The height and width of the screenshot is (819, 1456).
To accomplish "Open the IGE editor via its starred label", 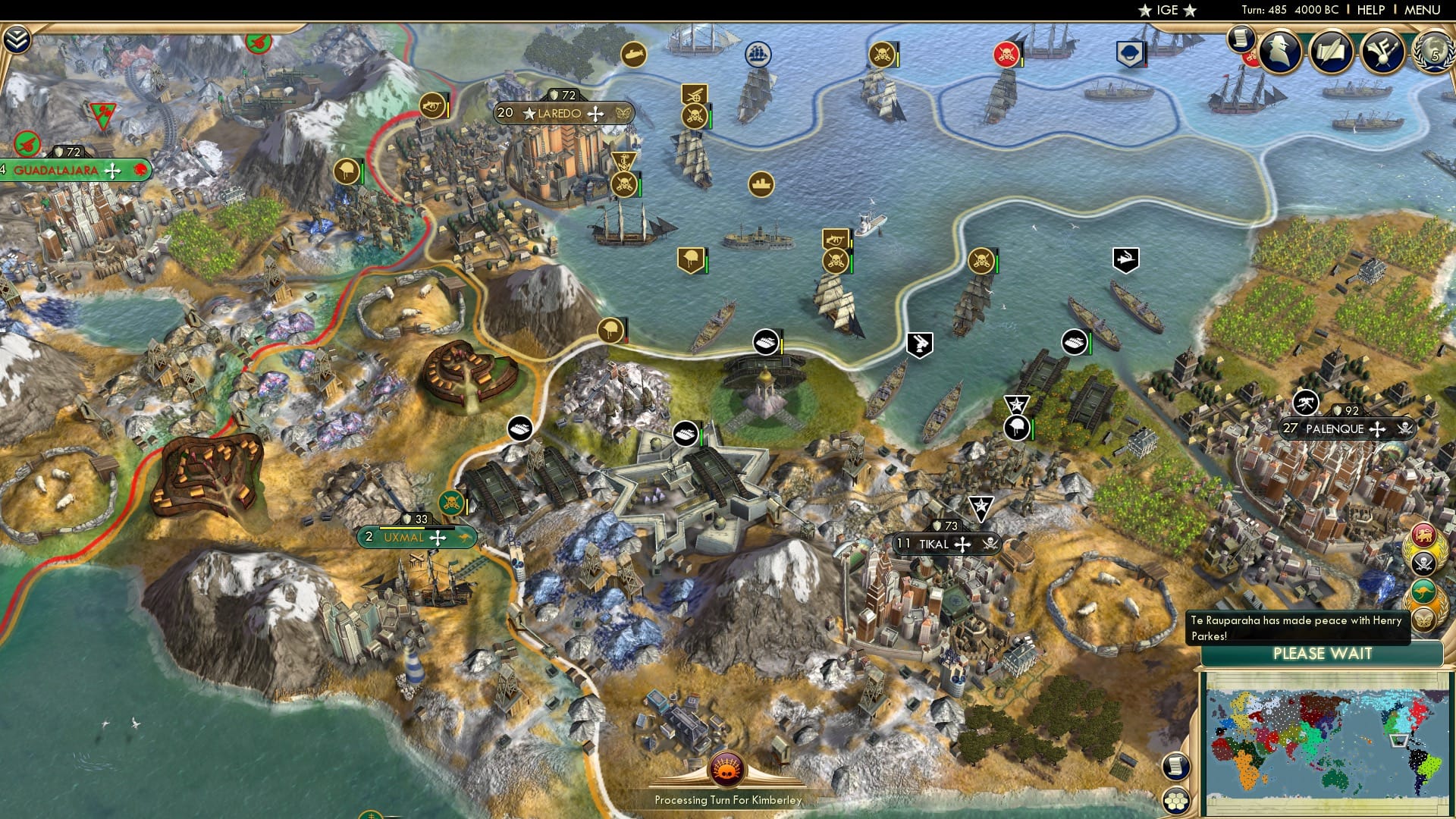I will 1168,10.
